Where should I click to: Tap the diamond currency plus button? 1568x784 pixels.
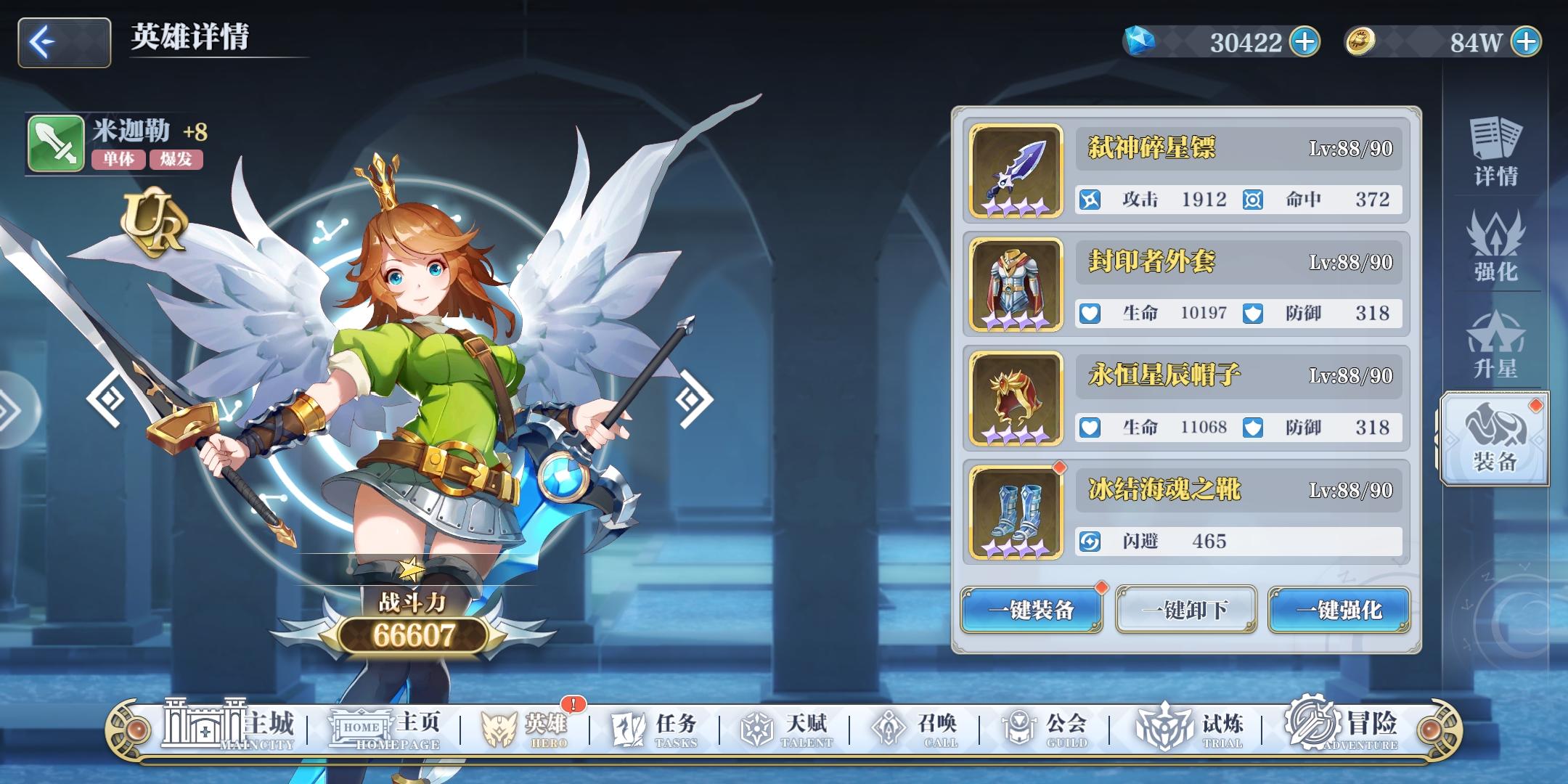tap(1303, 41)
